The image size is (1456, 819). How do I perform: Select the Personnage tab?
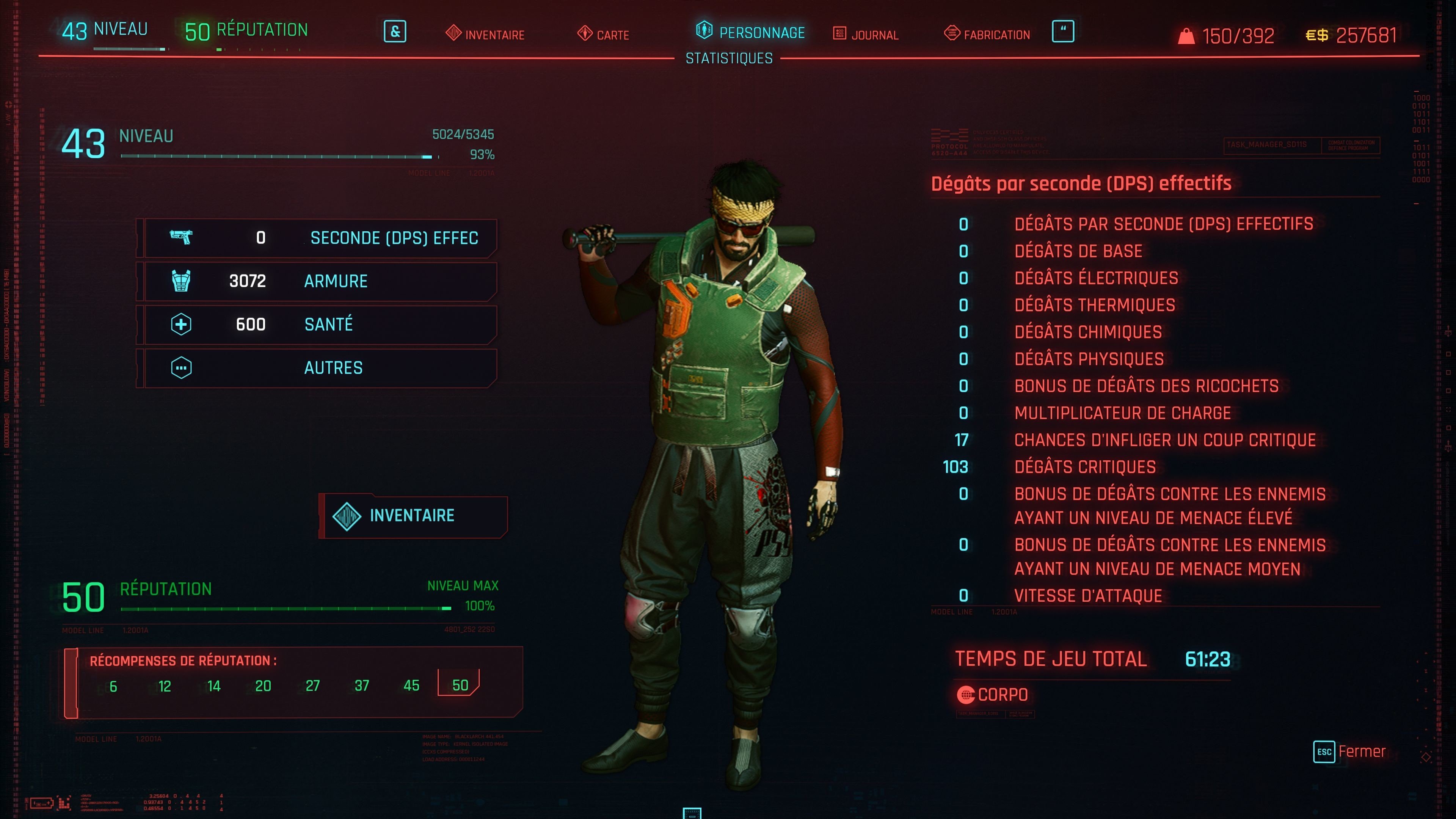[750, 32]
